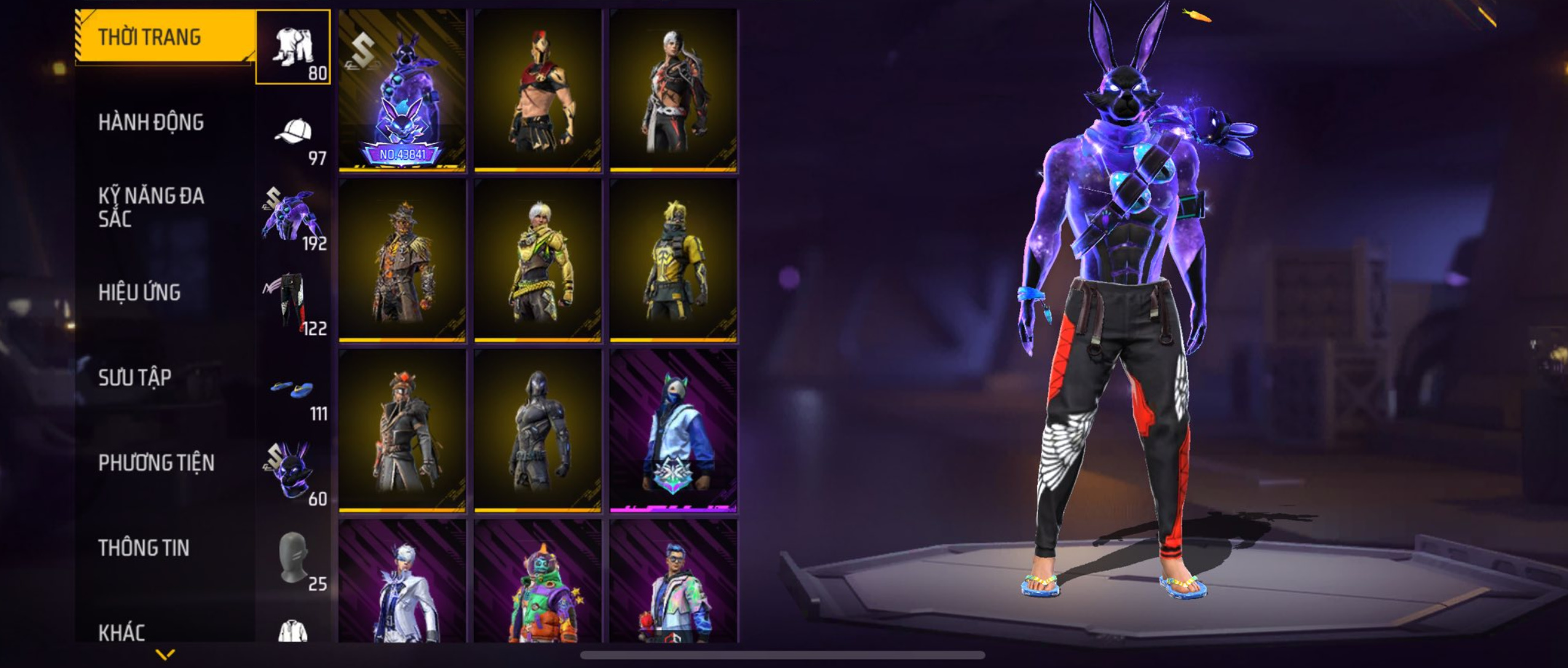
Task: Select the outfit sets icon showing 80
Action: click(x=293, y=47)
